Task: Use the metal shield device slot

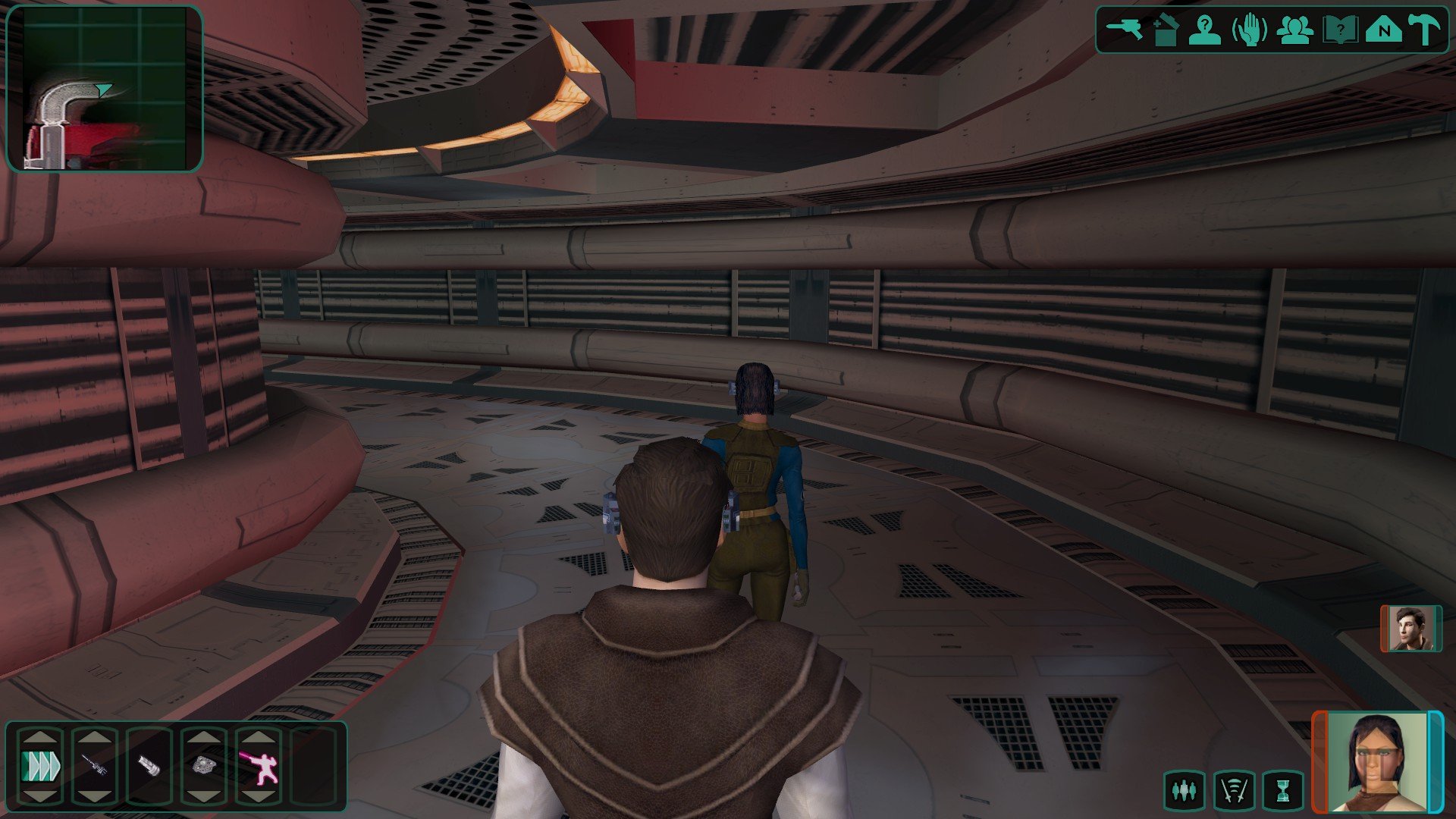Action: [x=203, y=767]
